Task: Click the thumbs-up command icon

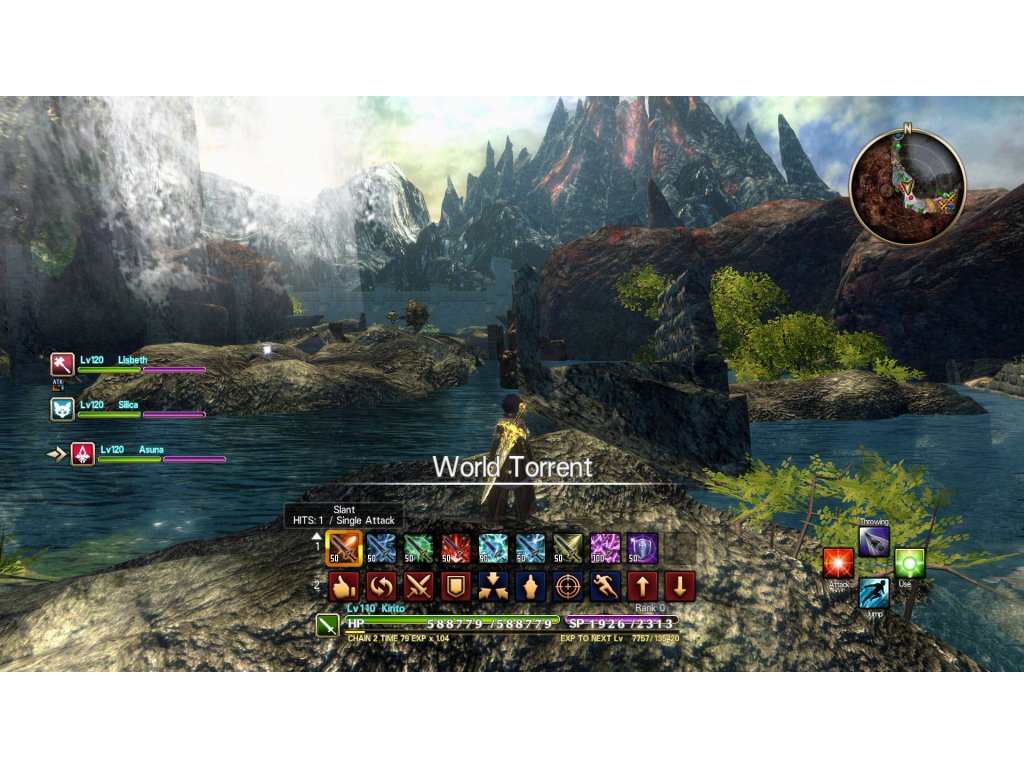Action: point(344,586)
